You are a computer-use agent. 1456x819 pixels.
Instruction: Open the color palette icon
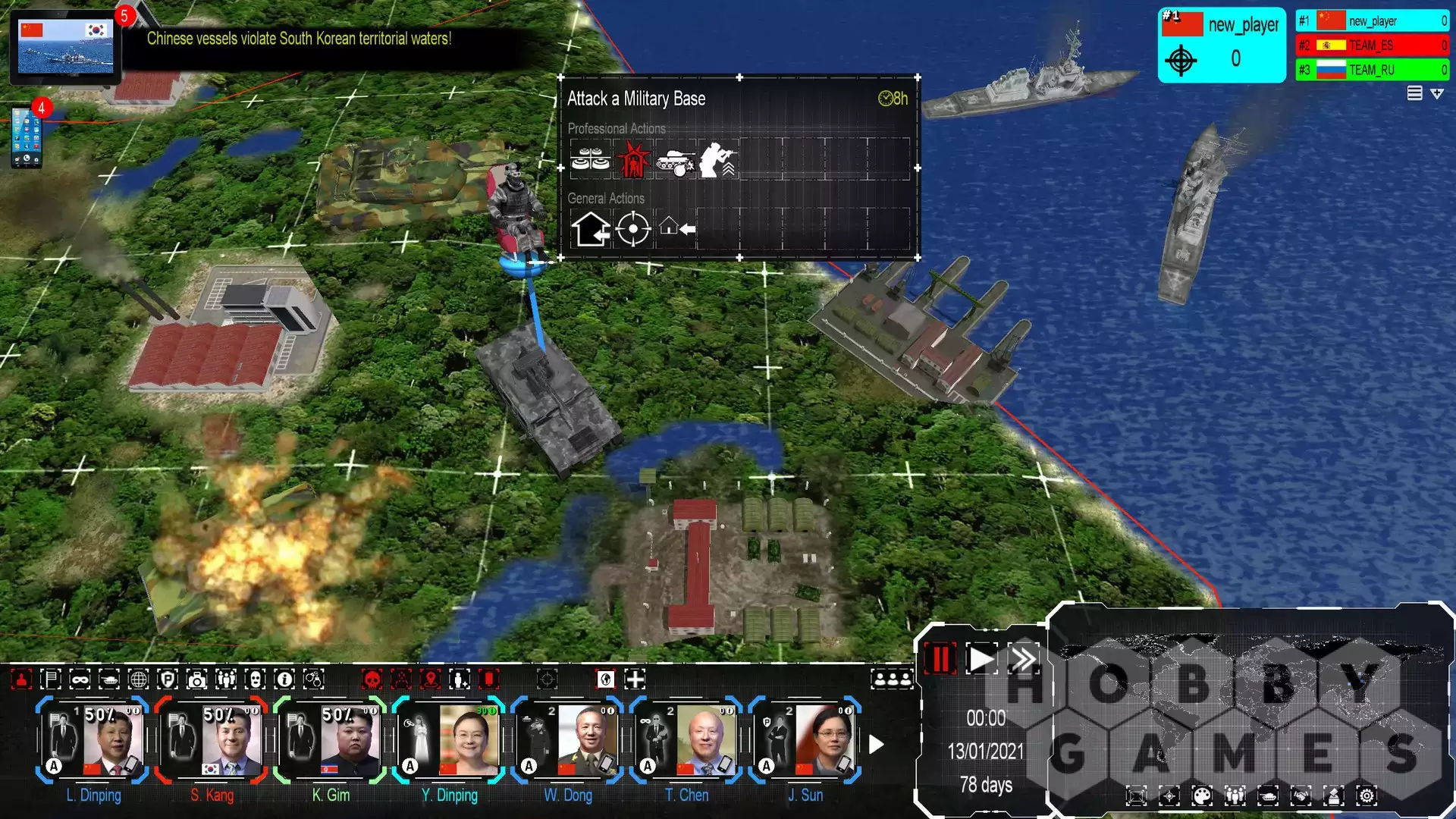(1202, 795)
